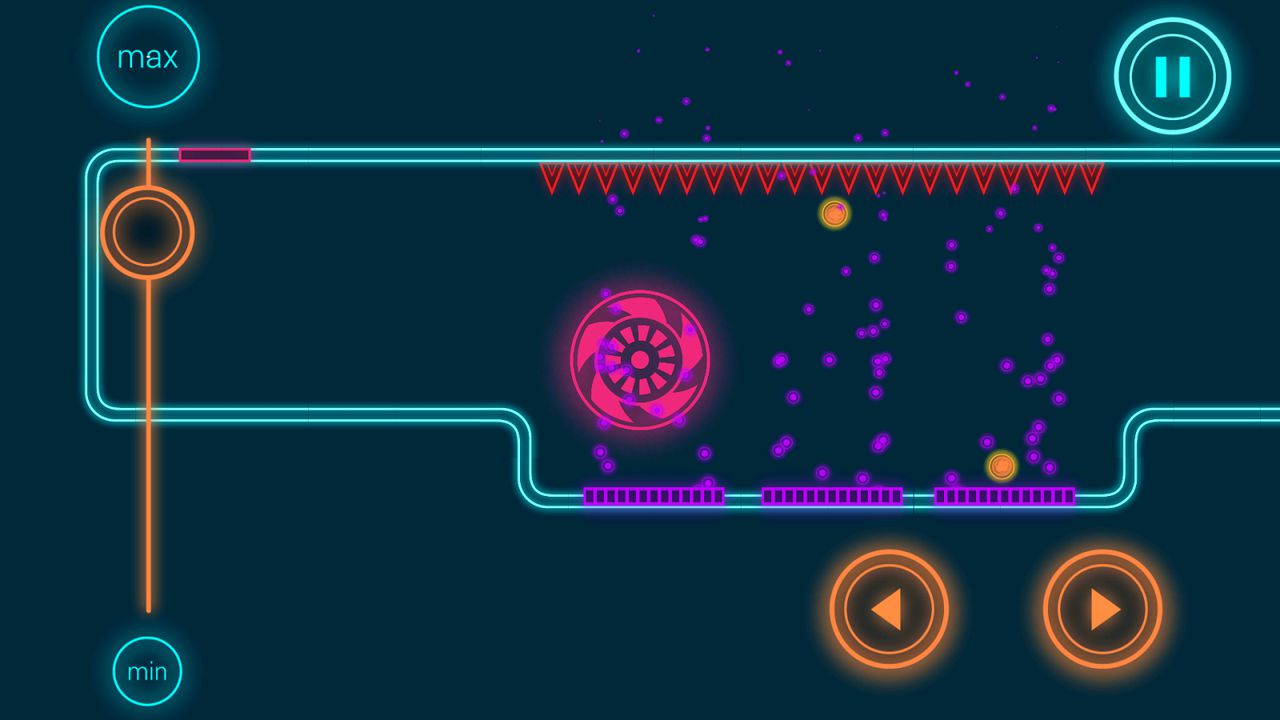Select the pink spinning fan obstacle
The width and height of the screenshot is (1280, 720).
tap(640, 360)
